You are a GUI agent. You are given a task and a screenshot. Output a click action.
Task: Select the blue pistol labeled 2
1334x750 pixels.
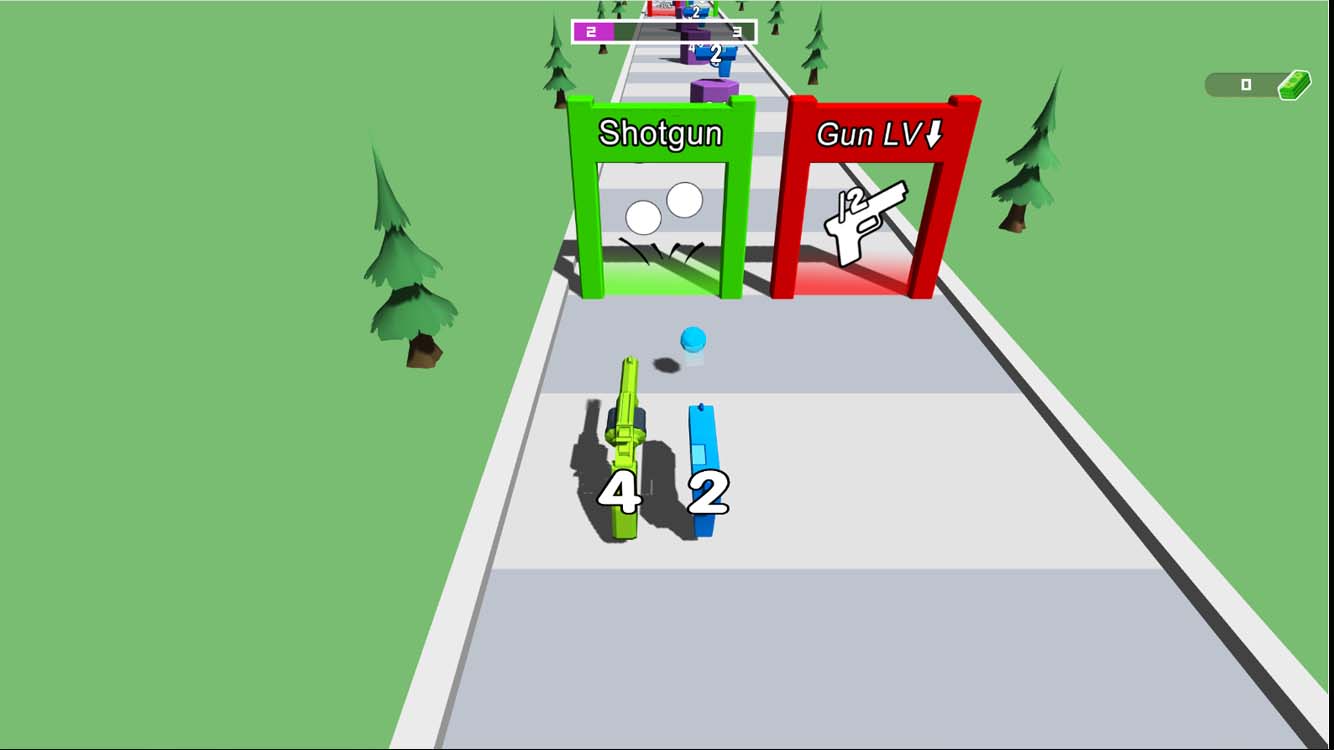[704, 470]
